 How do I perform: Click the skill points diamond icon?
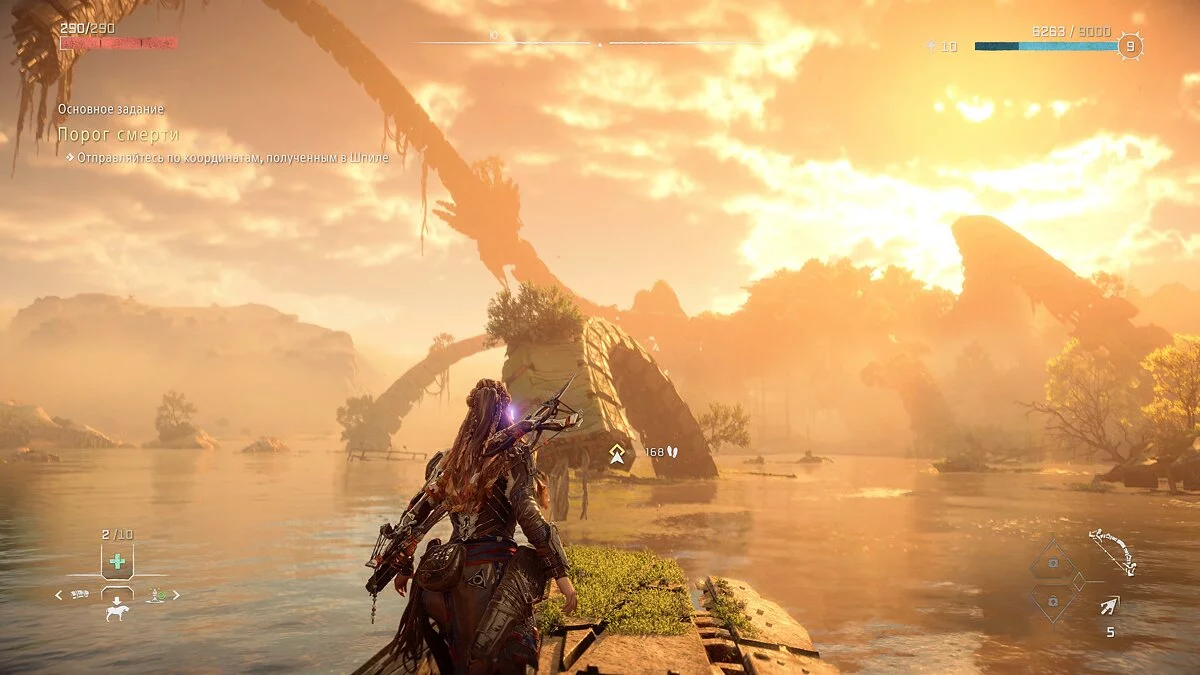tap(932, 46)
